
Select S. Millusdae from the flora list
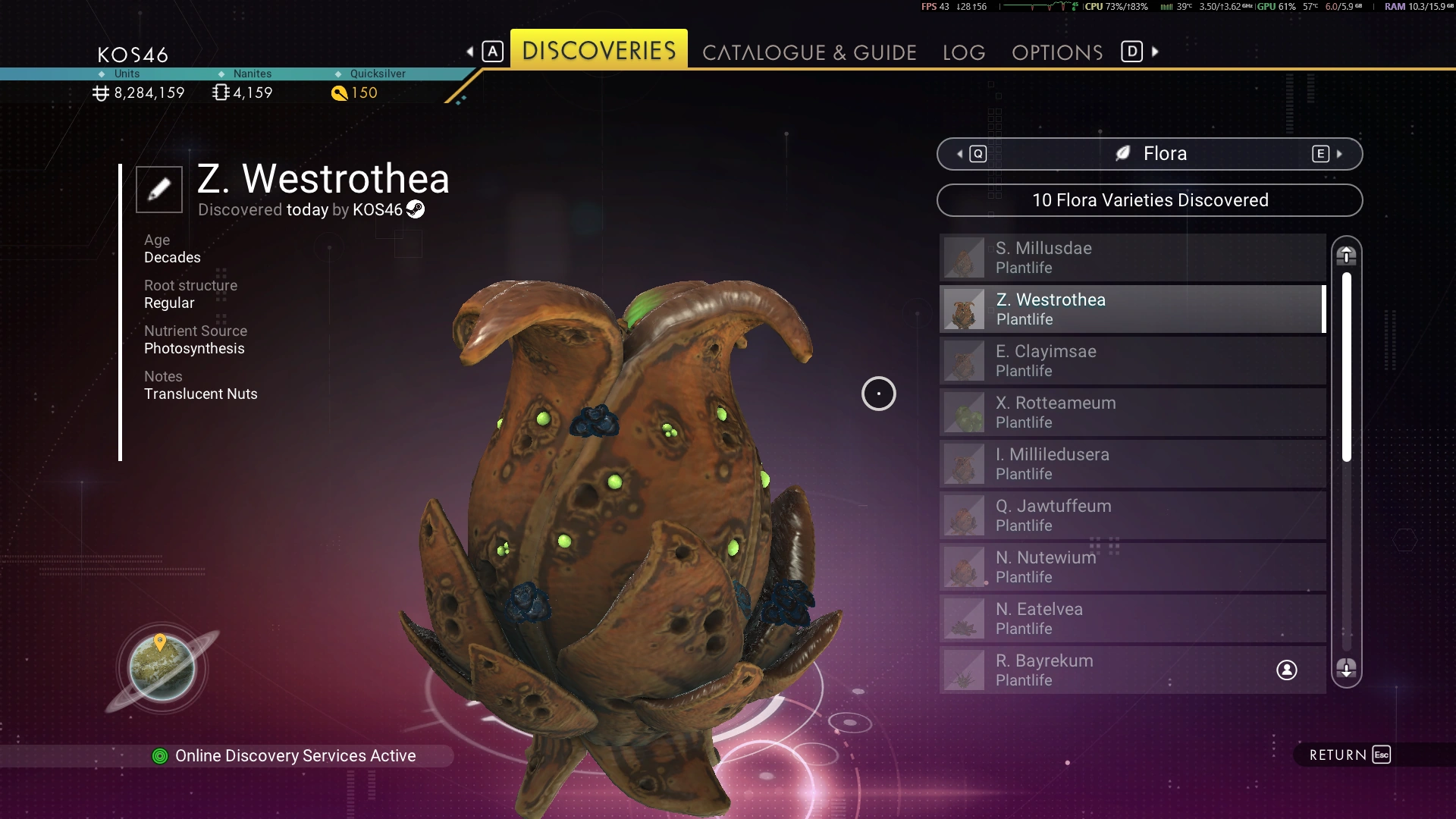point(1132,258)
